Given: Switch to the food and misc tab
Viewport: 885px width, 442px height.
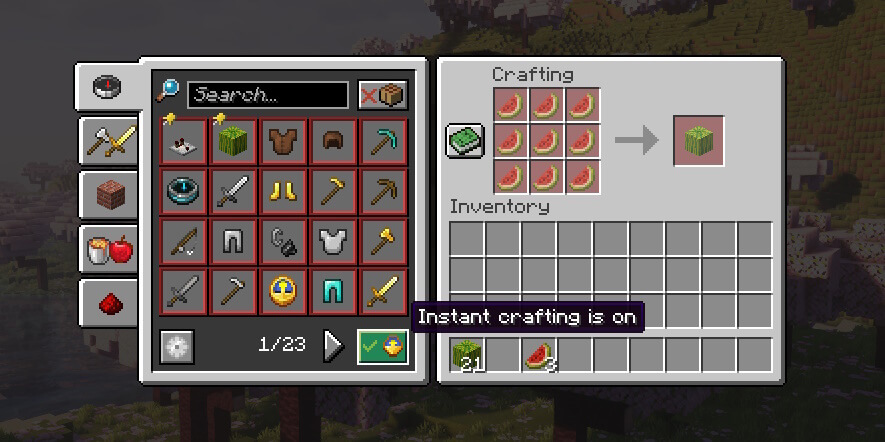Looking at the screenshot, I should click(107, 249).
